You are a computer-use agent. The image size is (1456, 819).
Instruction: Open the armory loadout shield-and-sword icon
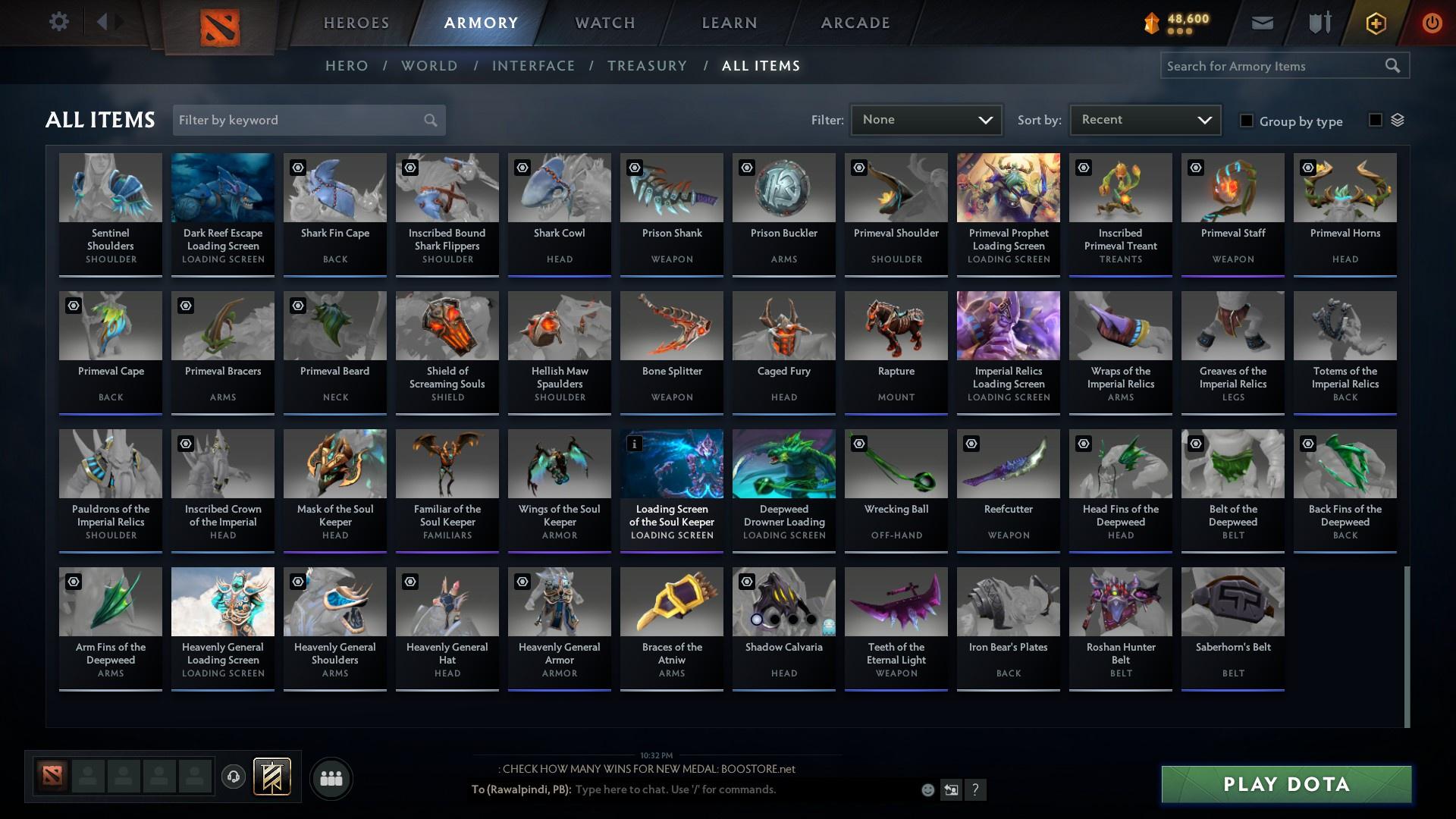1318,23
